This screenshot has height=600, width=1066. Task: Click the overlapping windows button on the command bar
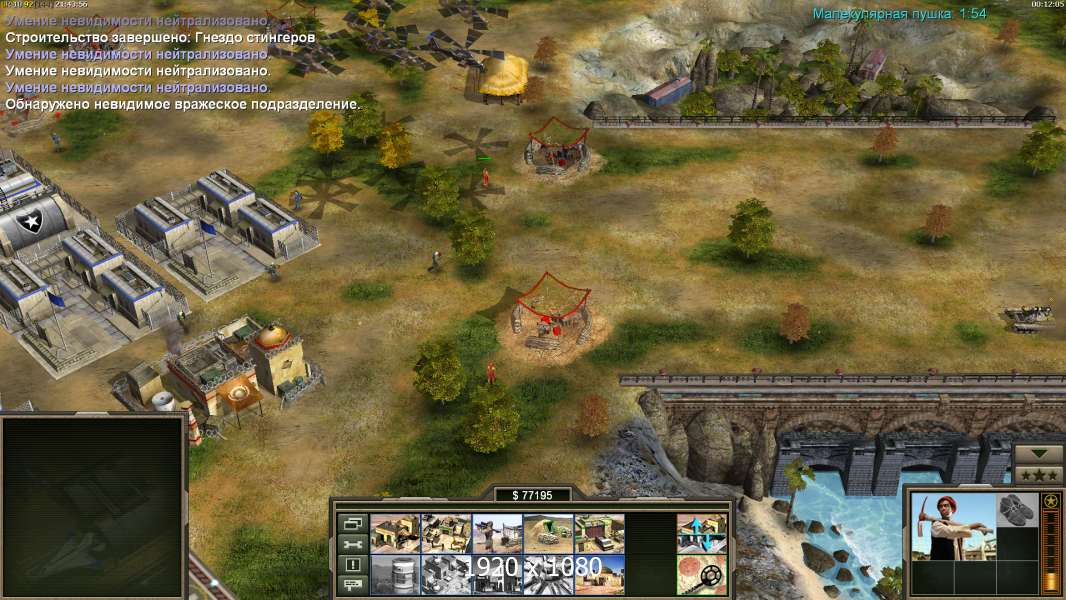pos(351,524)
